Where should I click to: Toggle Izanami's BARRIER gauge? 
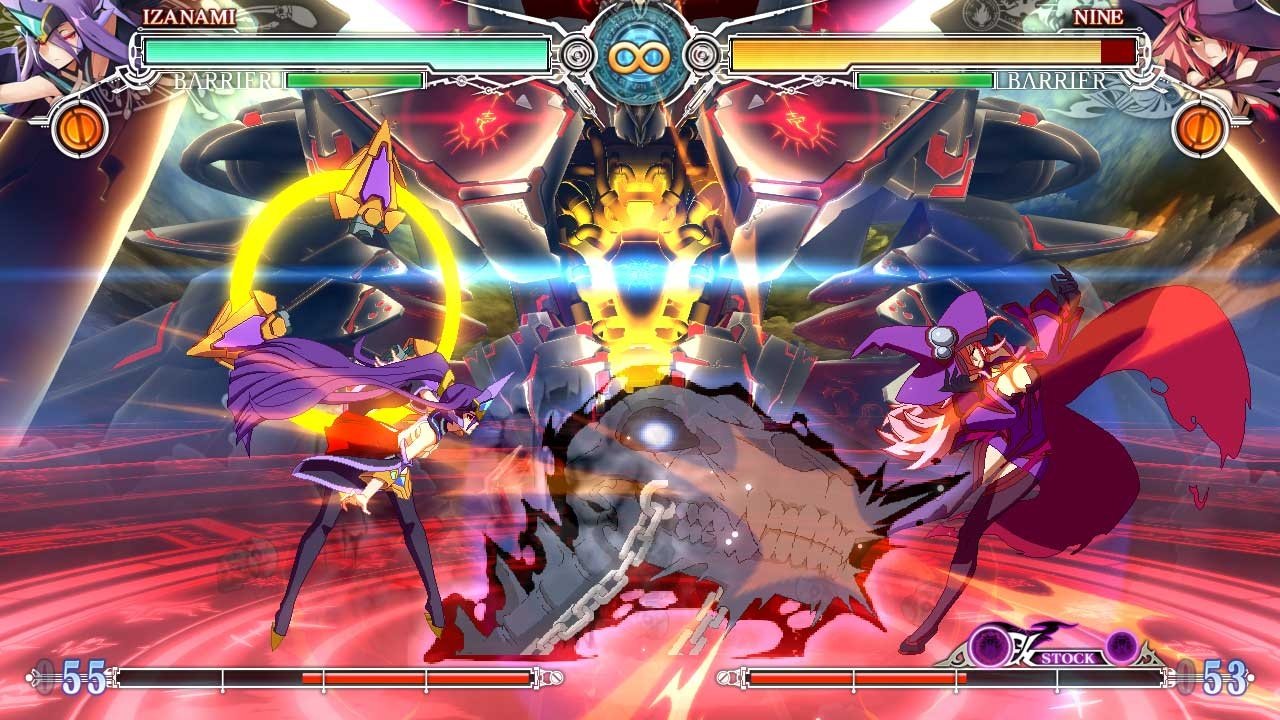click(x=355, y=79)
